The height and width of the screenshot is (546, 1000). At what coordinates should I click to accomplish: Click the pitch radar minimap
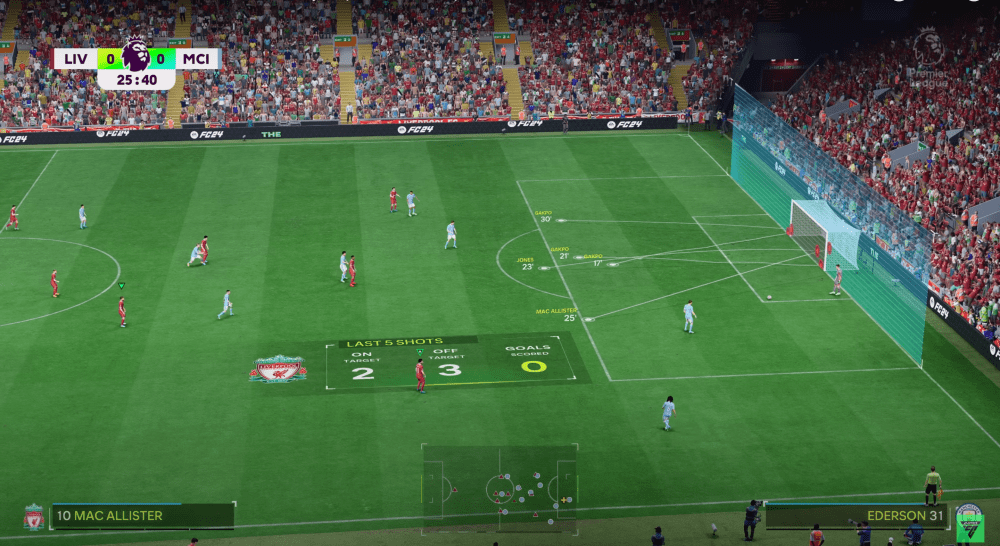(x=499, y=488)
